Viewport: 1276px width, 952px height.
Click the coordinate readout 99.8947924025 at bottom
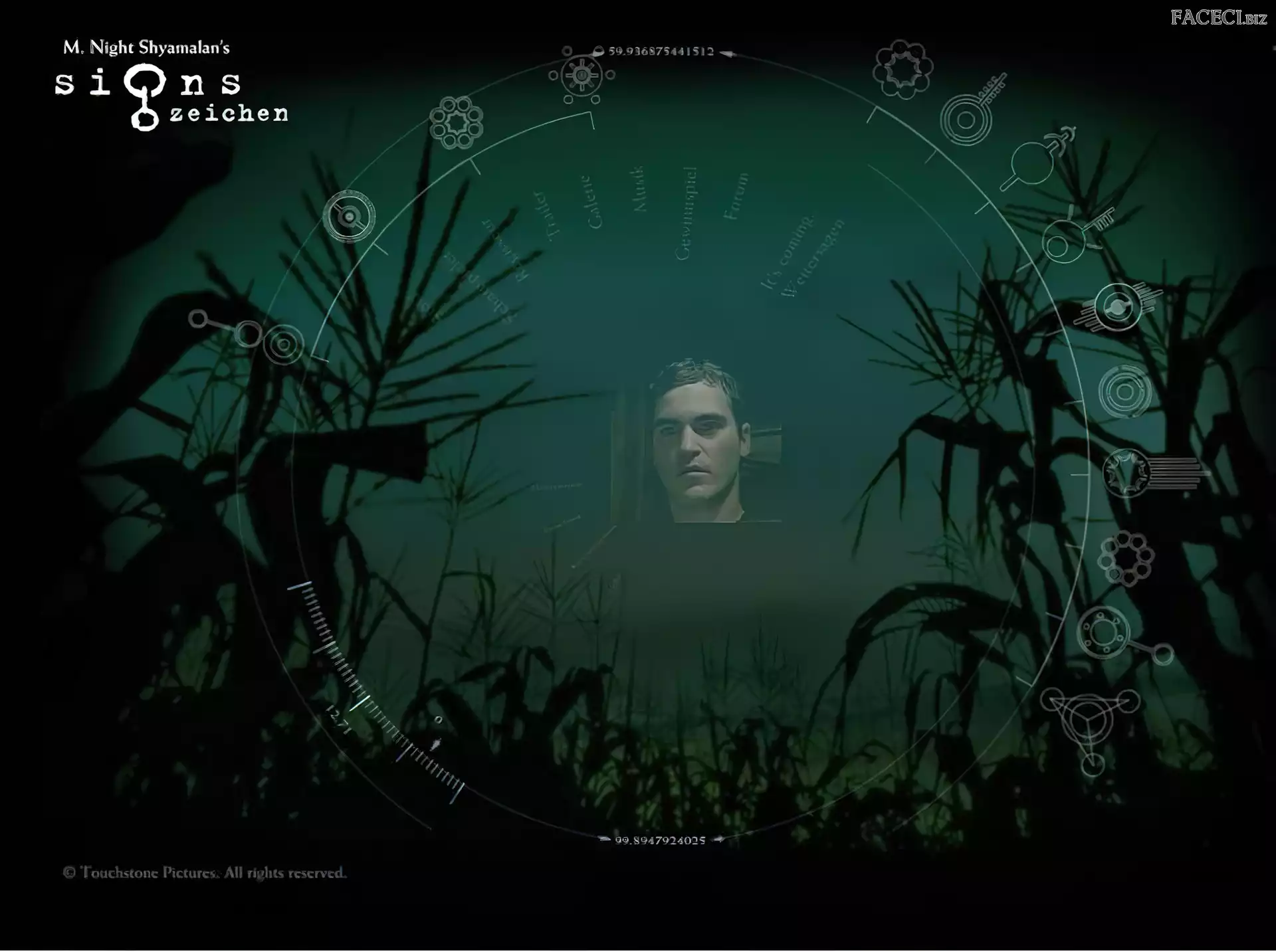[x=660, y=839]
